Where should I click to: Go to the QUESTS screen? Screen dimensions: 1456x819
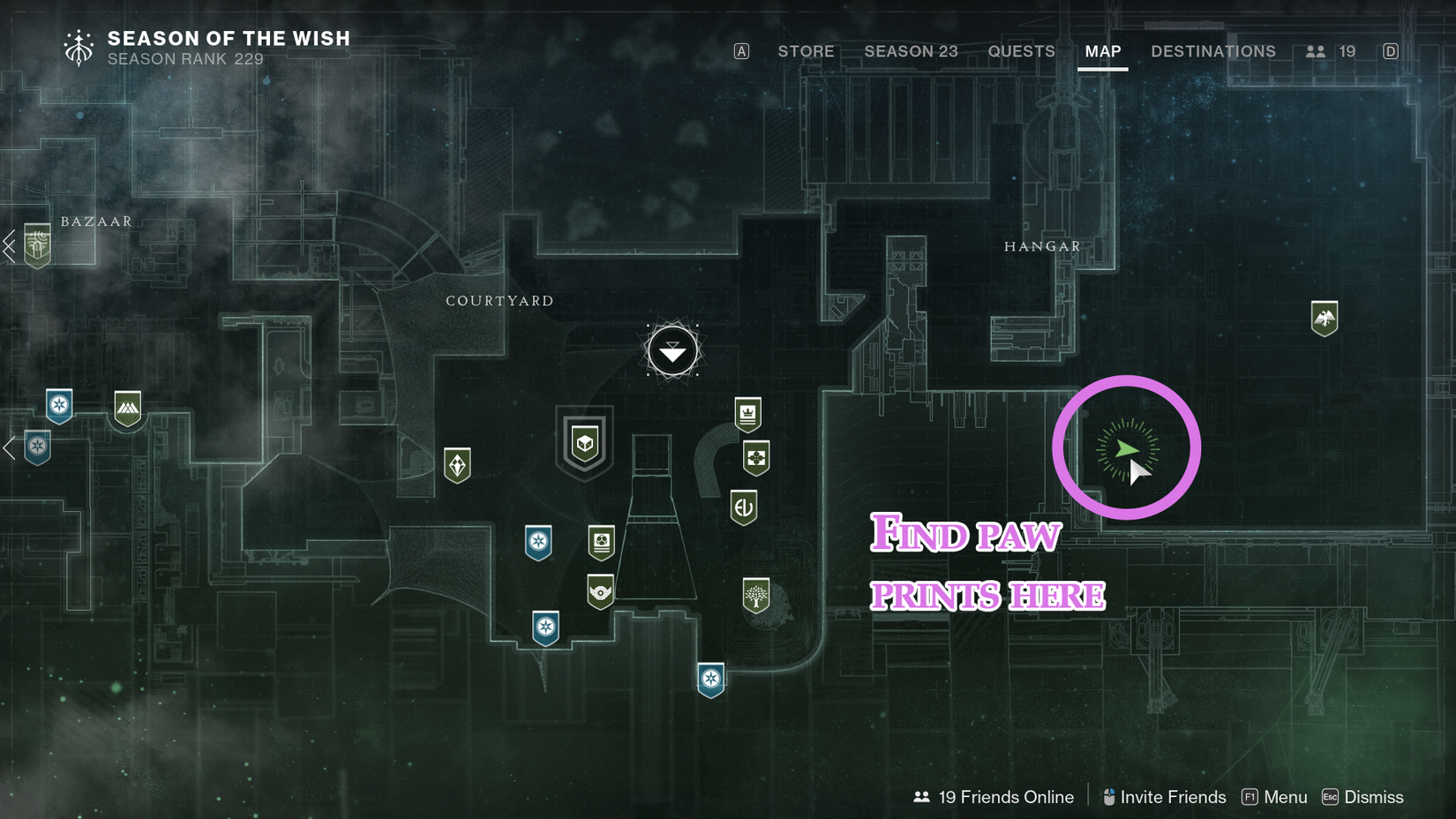point(1022,51)
